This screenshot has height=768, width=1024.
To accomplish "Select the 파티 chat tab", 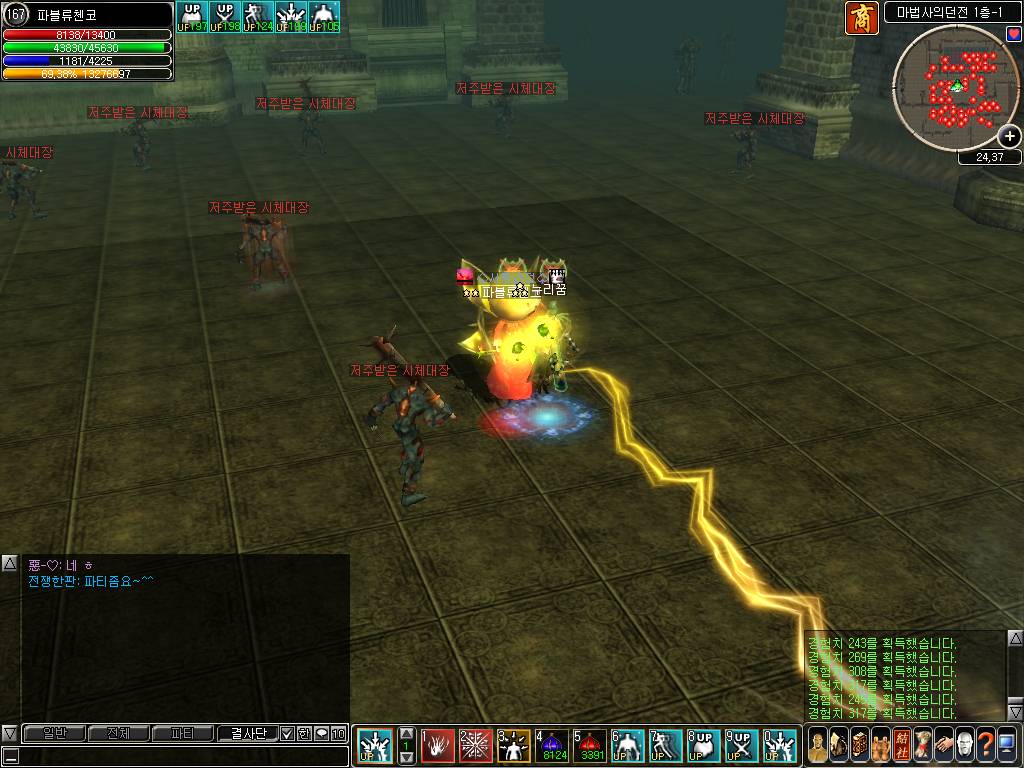I will tap(182, 733).
